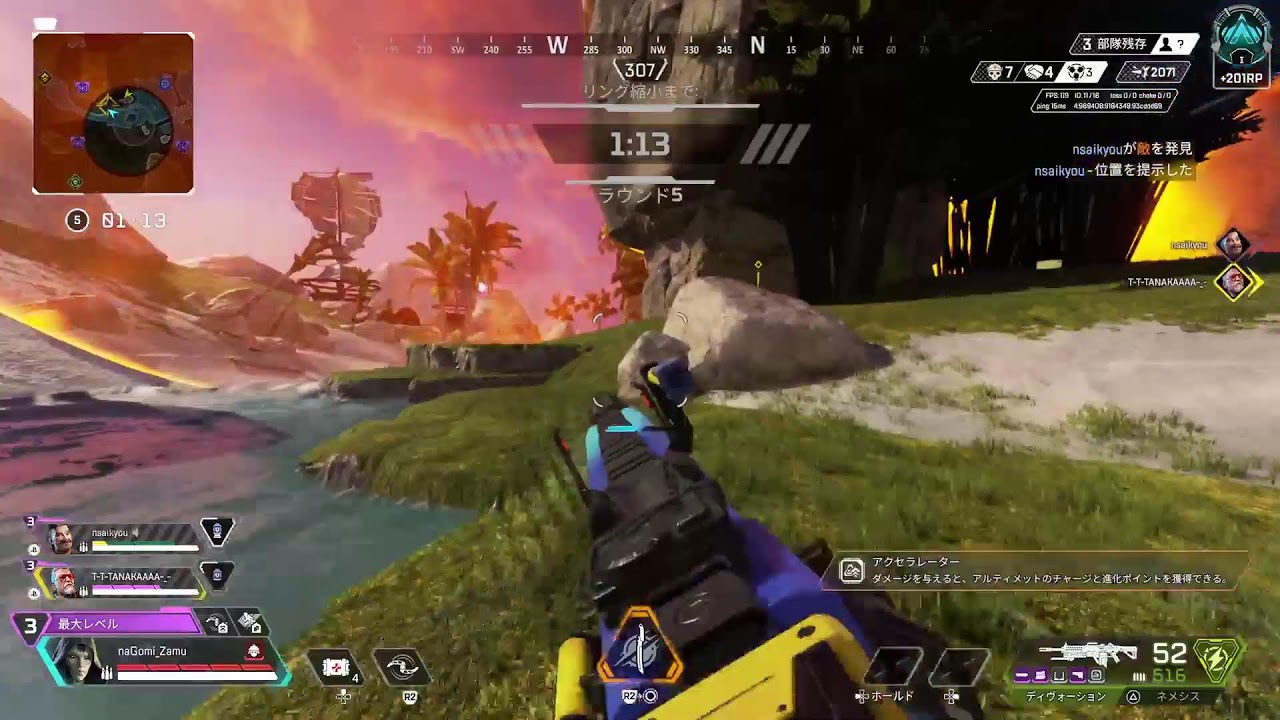Select teammate nsaikyou's squad portrait
This screenshot has height=720, width=1280.
click(x=62, y=539)
